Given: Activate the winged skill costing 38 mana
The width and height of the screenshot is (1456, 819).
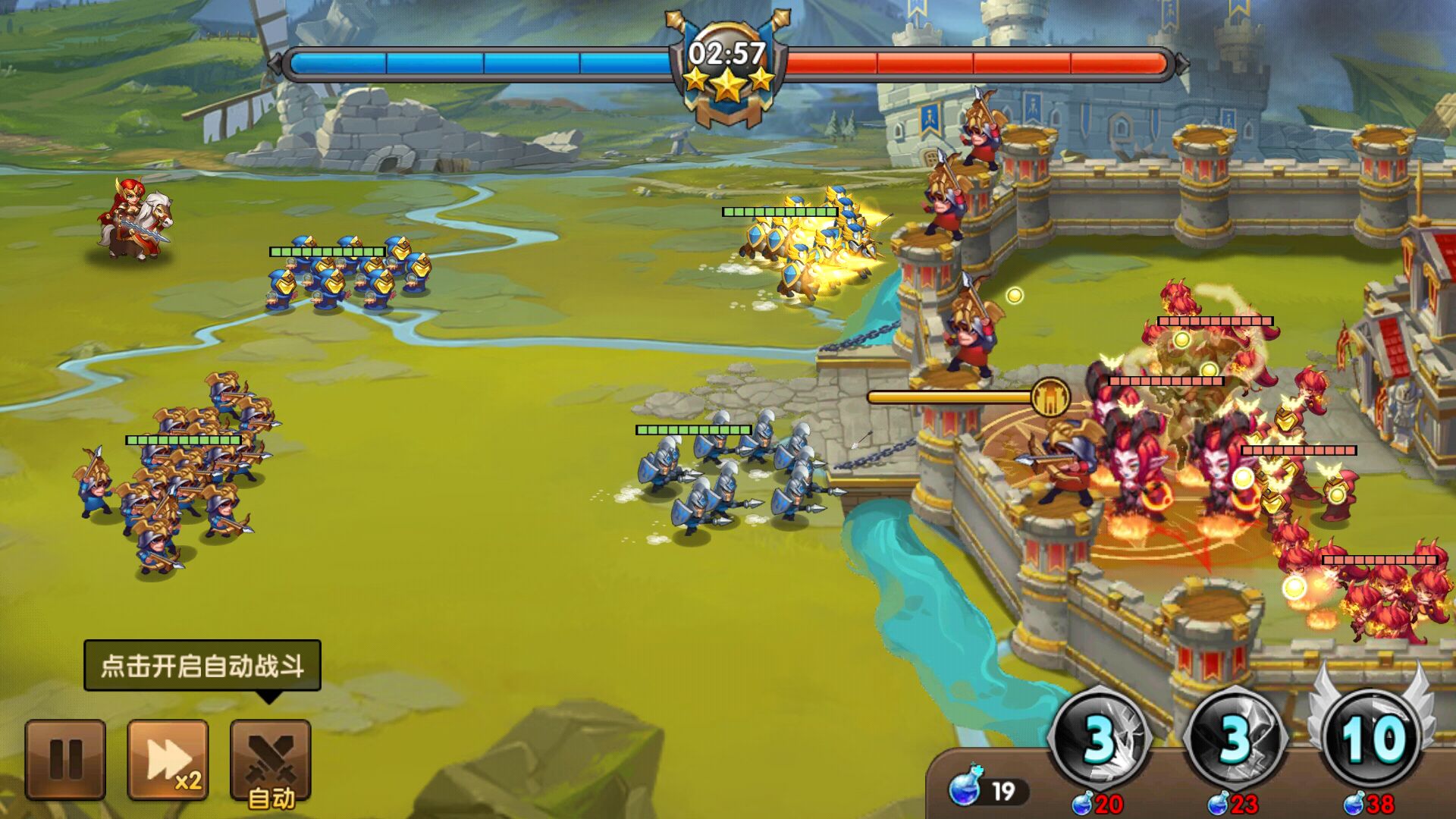Looking at the screenshot, I should coord(1370,737).
